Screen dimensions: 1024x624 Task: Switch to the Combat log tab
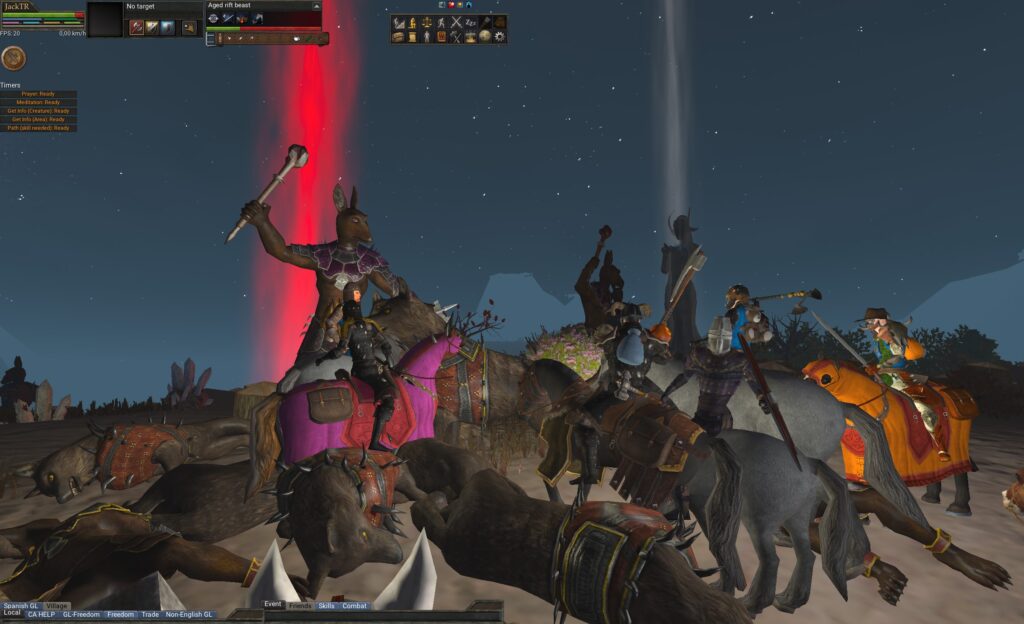[x=354, y=606]
